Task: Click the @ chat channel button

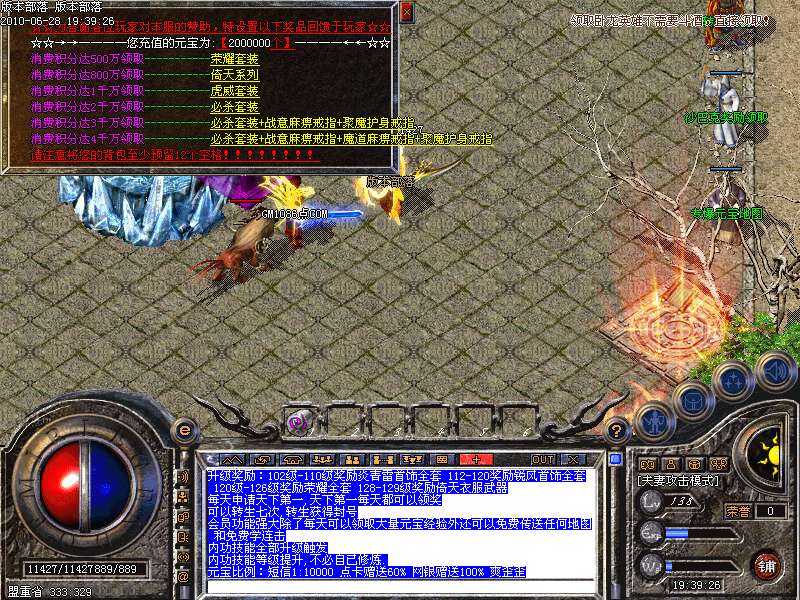Action: point(183,577)
